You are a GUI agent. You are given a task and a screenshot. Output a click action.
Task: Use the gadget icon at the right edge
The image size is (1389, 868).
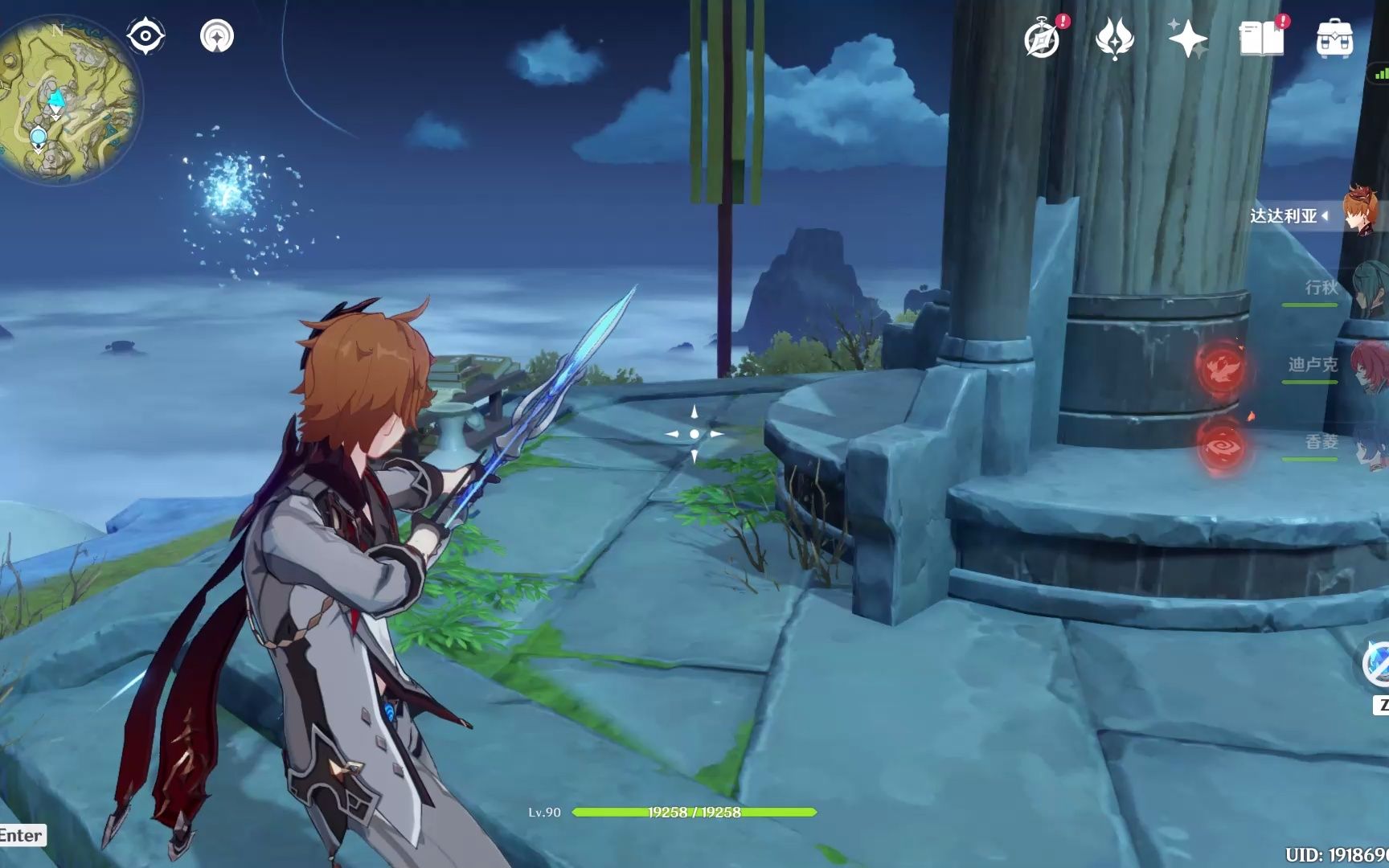pos(1378,664)
